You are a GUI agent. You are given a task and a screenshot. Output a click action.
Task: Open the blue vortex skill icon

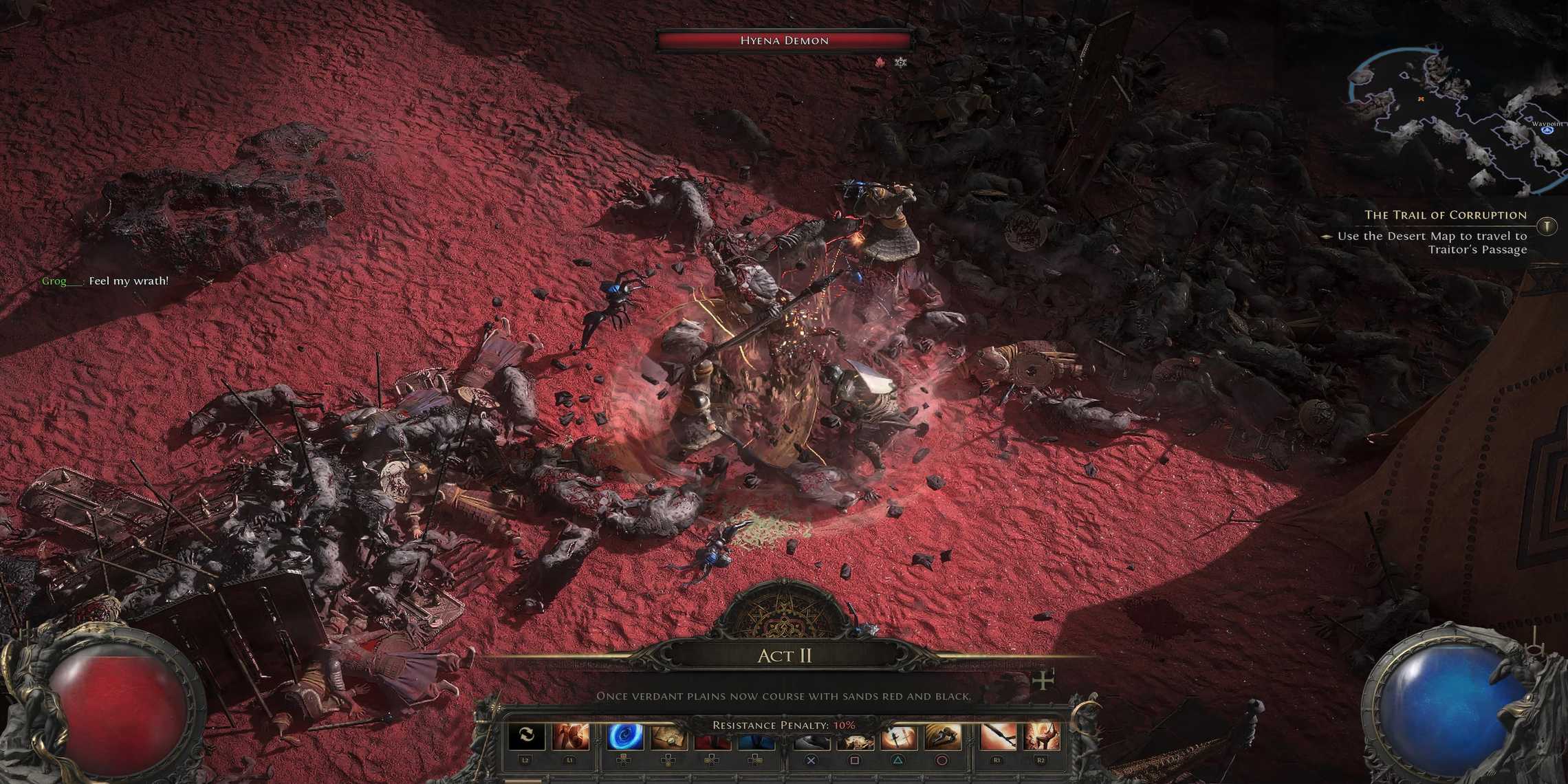click(x=626, y=737)
